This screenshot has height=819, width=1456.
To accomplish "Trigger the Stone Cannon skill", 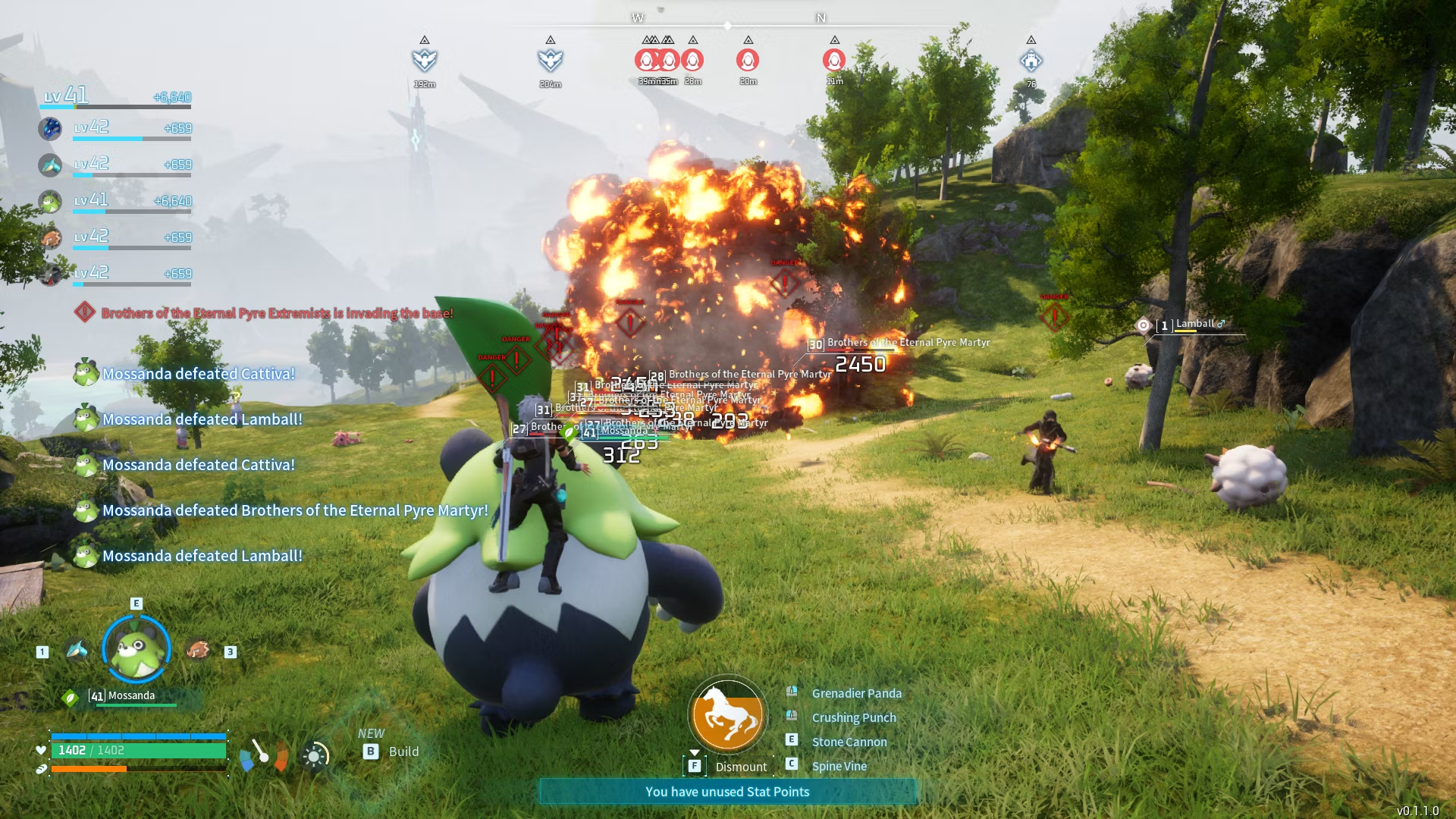I will click(849, 742).
